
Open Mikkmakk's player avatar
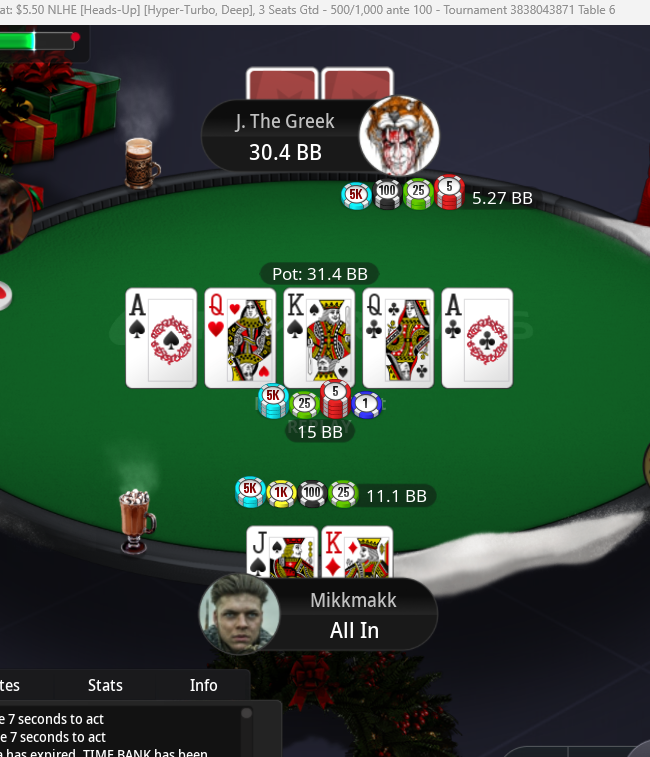click(240, 613)
